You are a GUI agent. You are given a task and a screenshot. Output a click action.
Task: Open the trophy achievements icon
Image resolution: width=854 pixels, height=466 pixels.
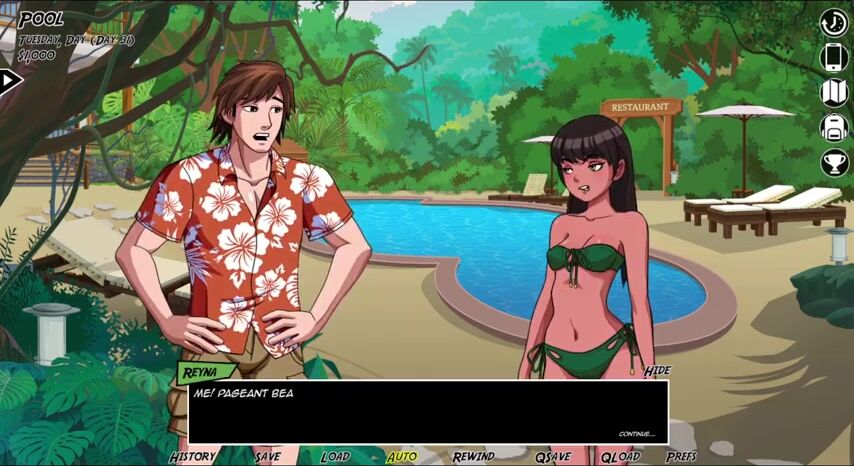click(834, 162)
